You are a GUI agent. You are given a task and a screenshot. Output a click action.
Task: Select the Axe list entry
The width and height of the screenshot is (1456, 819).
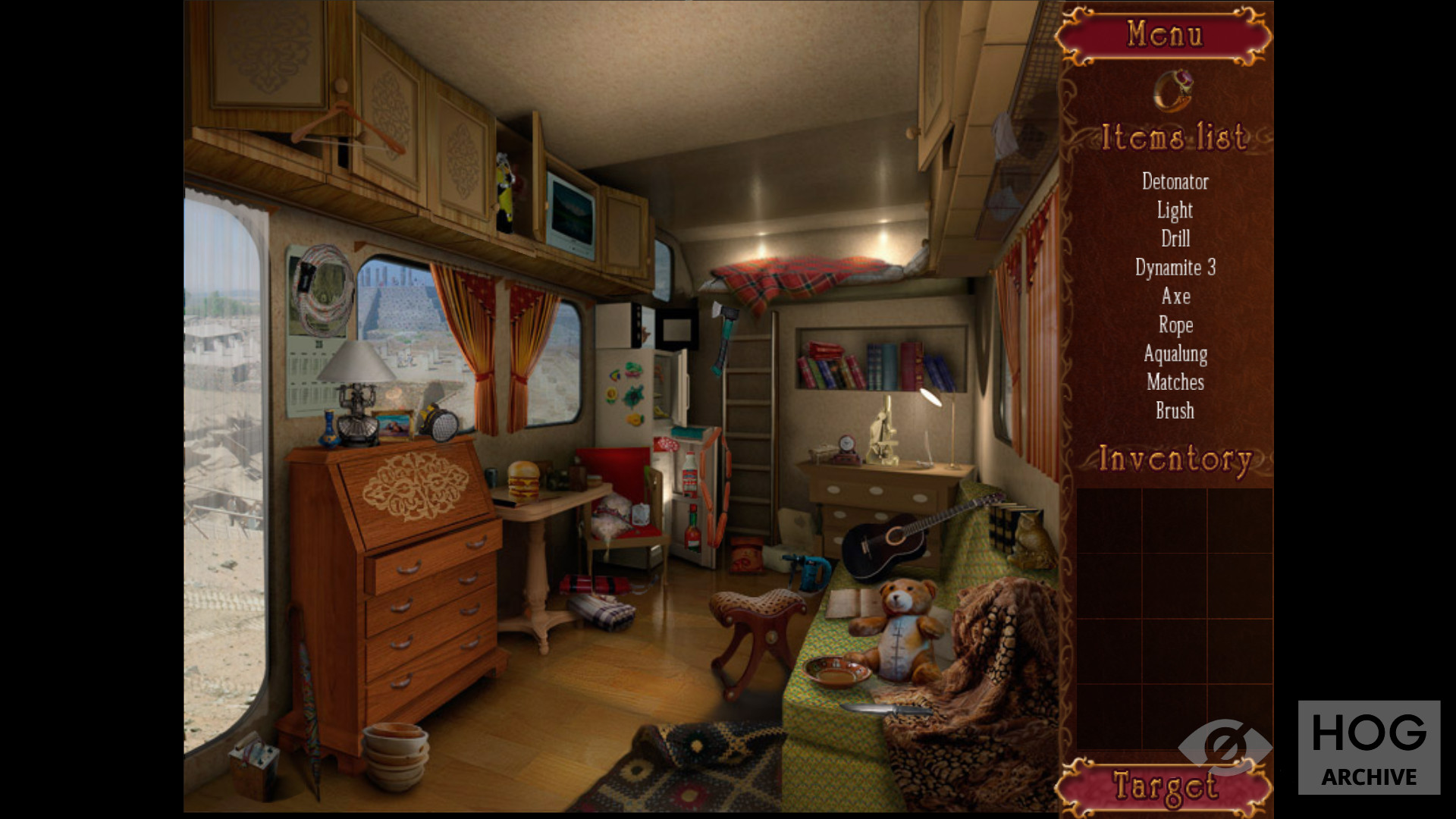click(1175, 297)
